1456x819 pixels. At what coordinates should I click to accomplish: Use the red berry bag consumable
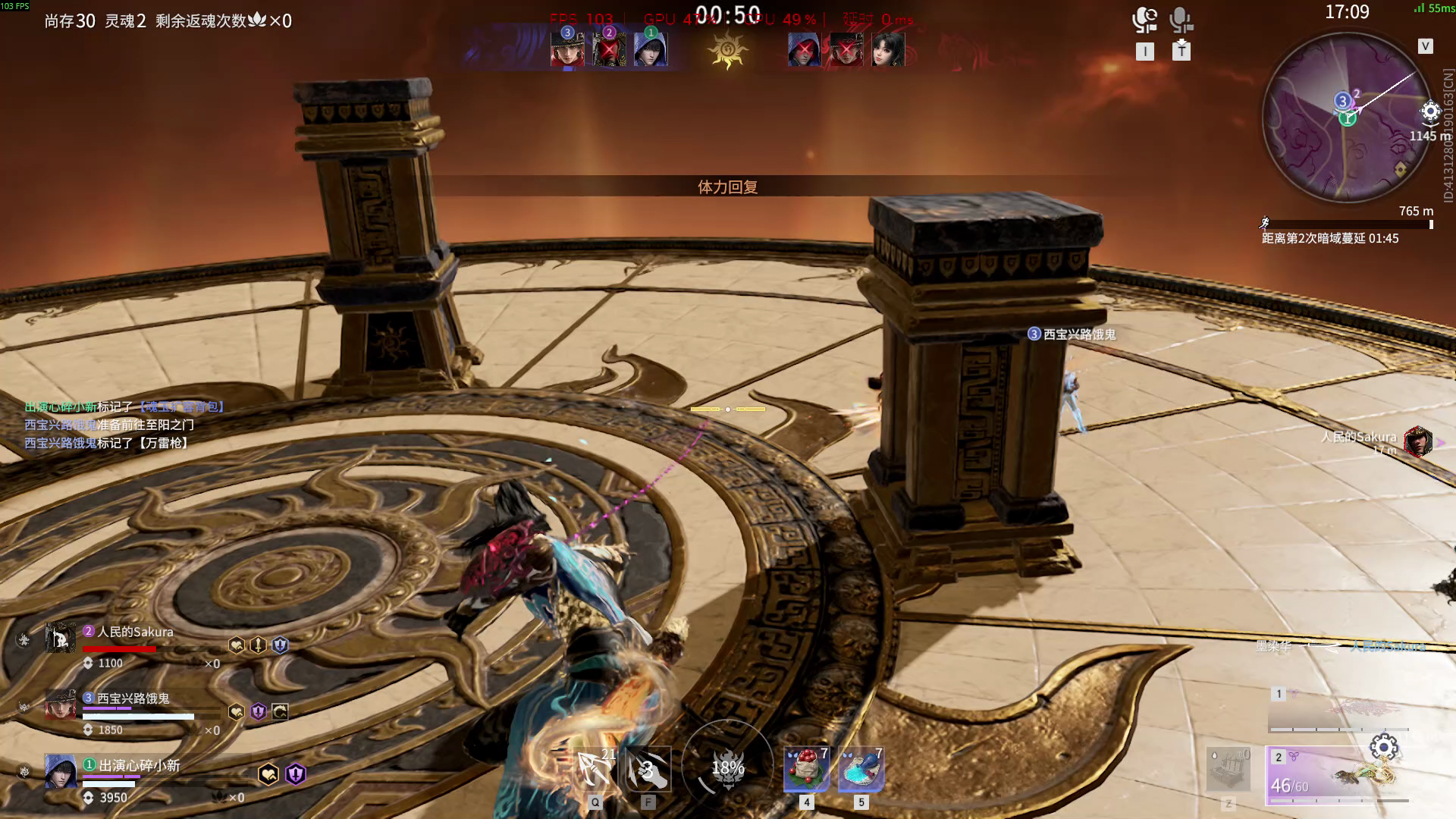point(806,769)
